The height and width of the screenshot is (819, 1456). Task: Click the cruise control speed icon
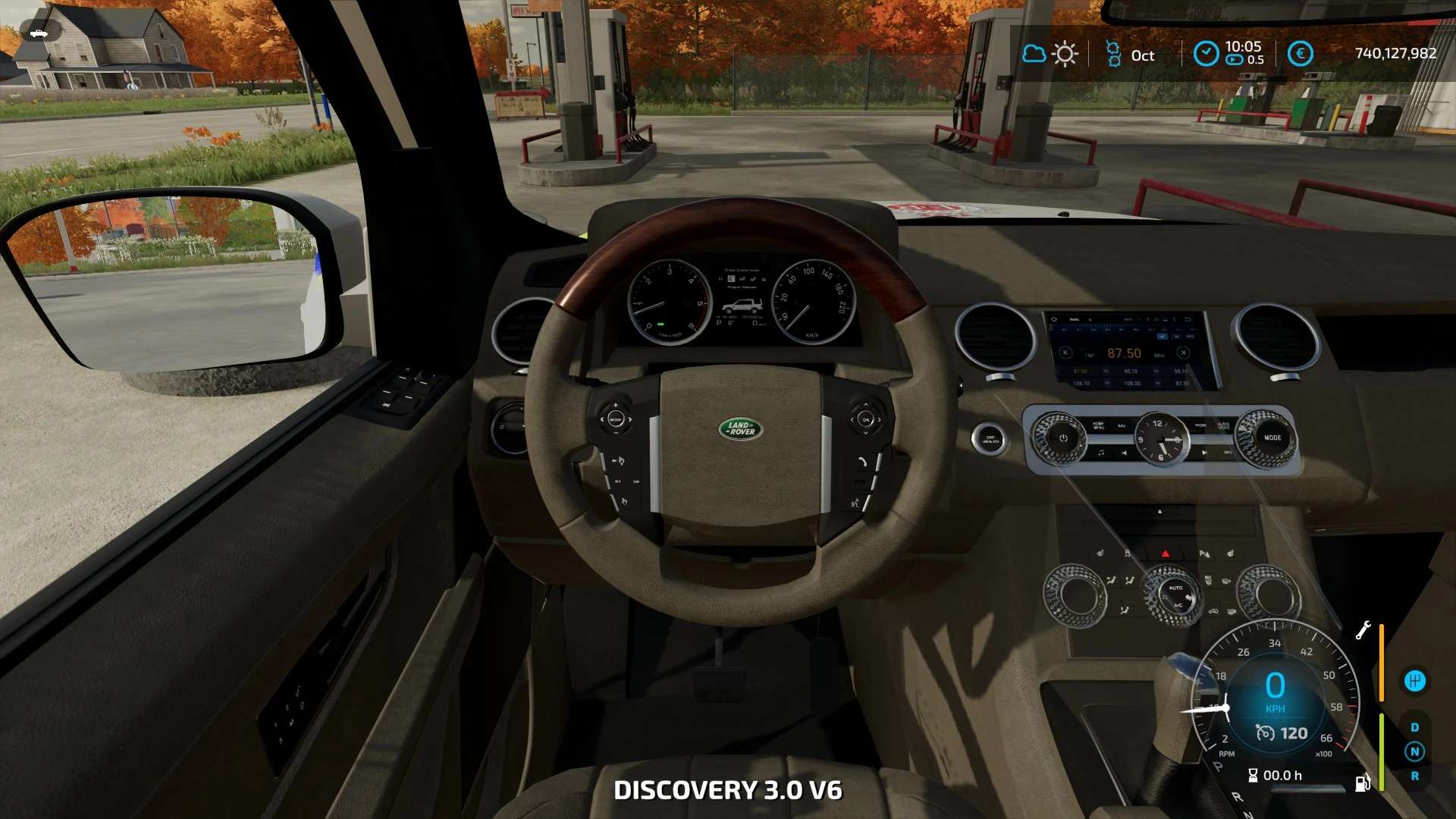point(1265,733)
